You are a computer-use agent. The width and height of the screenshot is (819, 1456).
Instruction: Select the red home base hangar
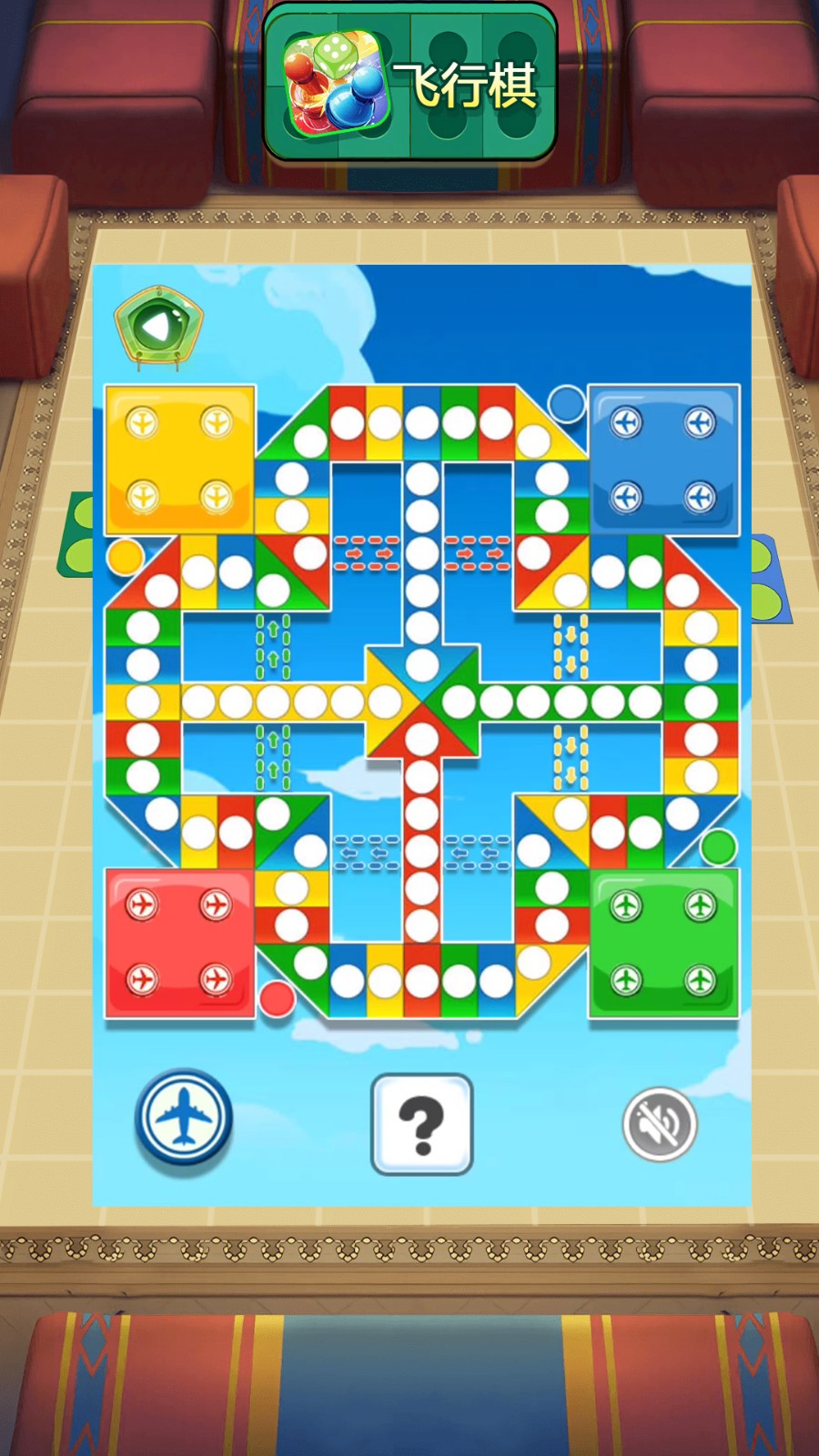(x=179, y=943)
